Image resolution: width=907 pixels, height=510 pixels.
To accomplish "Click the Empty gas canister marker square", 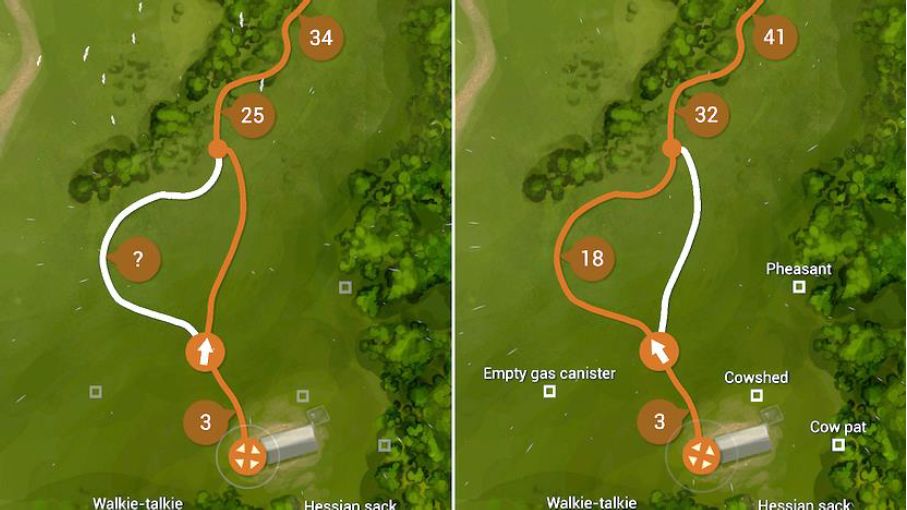I will (549, 391).
